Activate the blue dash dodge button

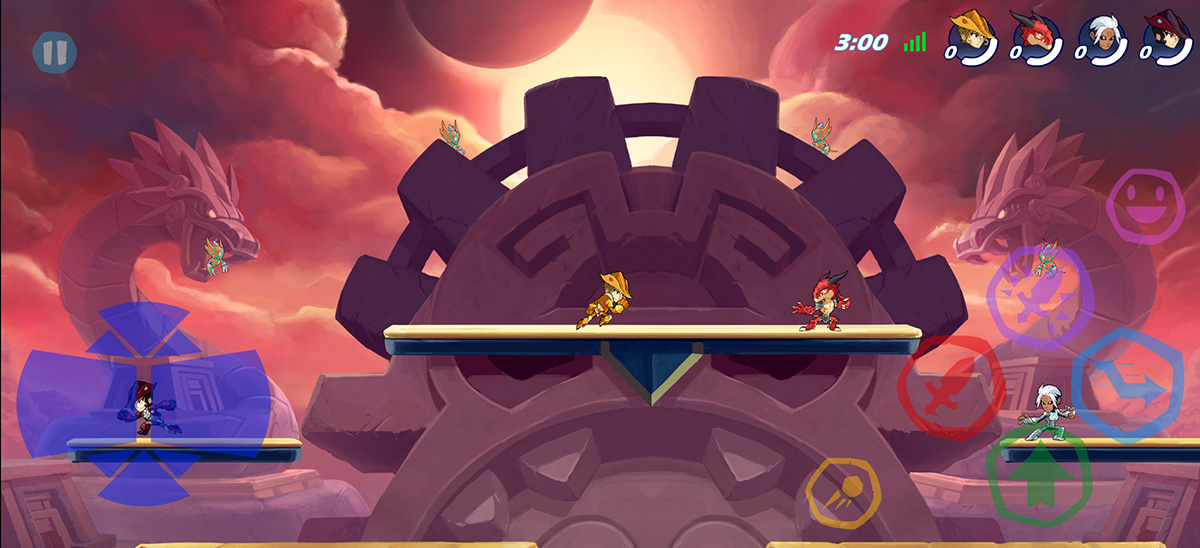[1127, 385]
